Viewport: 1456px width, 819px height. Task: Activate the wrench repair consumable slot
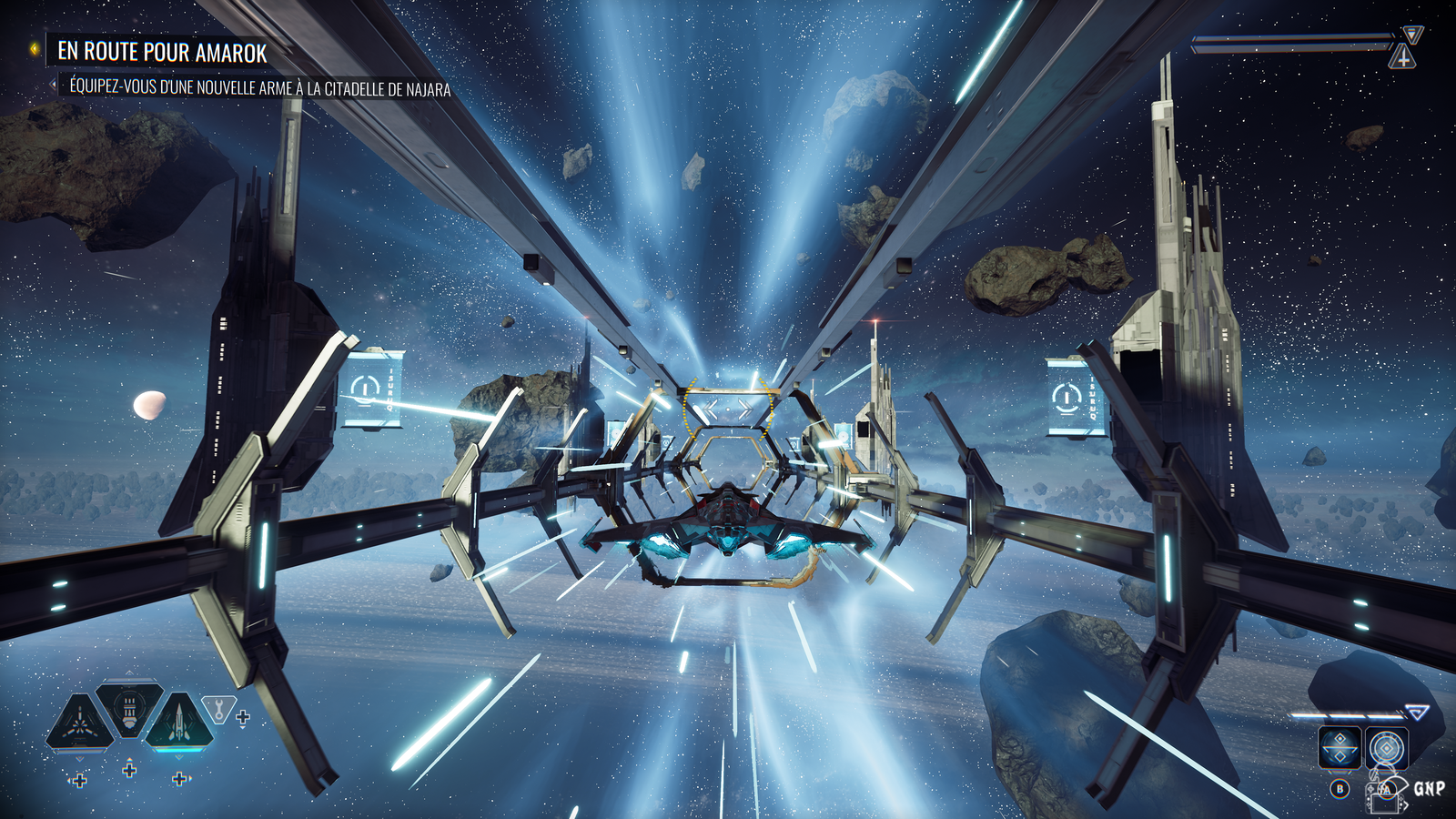(x=218, y=708)
